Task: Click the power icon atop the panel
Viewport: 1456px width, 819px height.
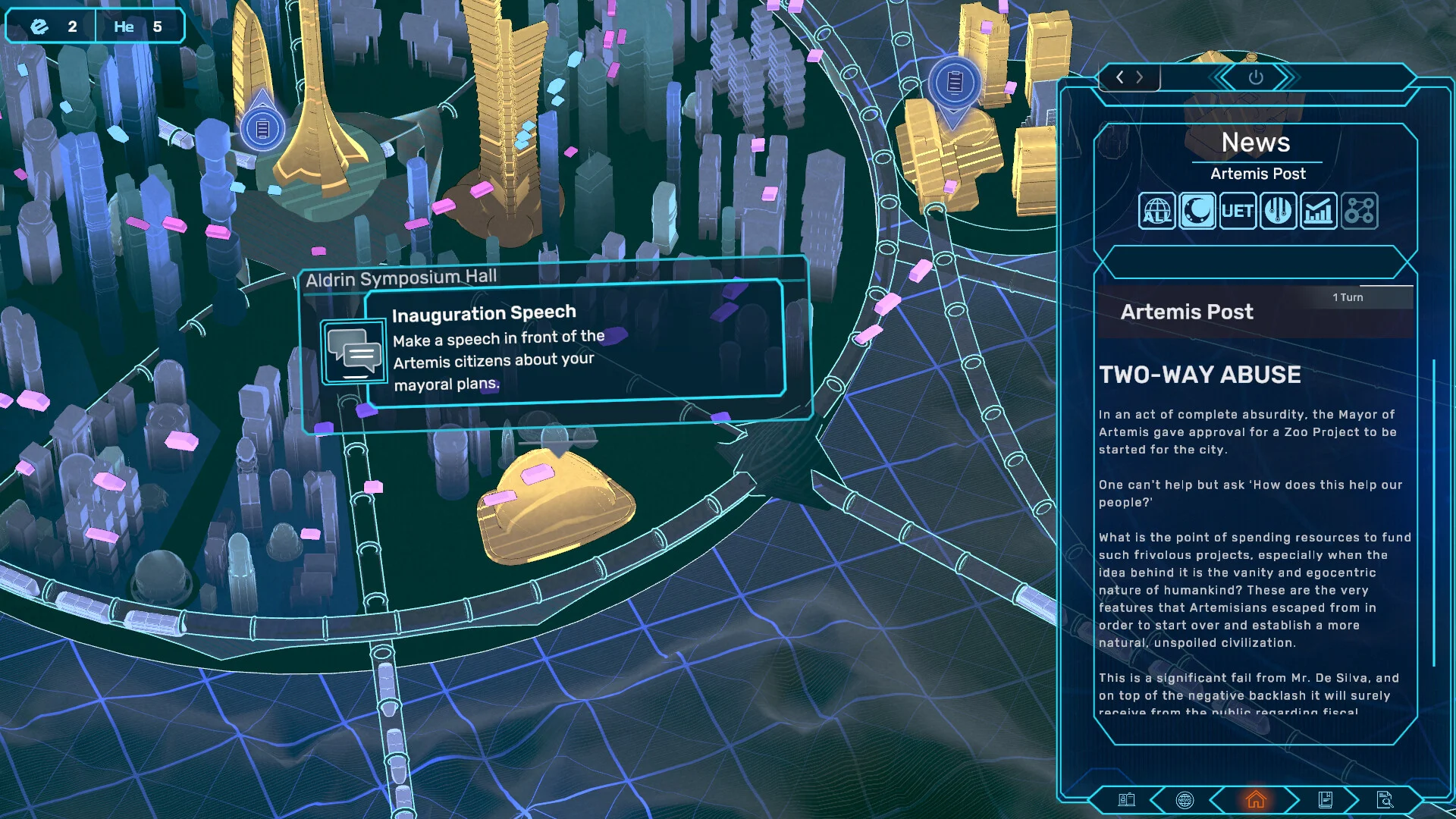Action: 1256,77
